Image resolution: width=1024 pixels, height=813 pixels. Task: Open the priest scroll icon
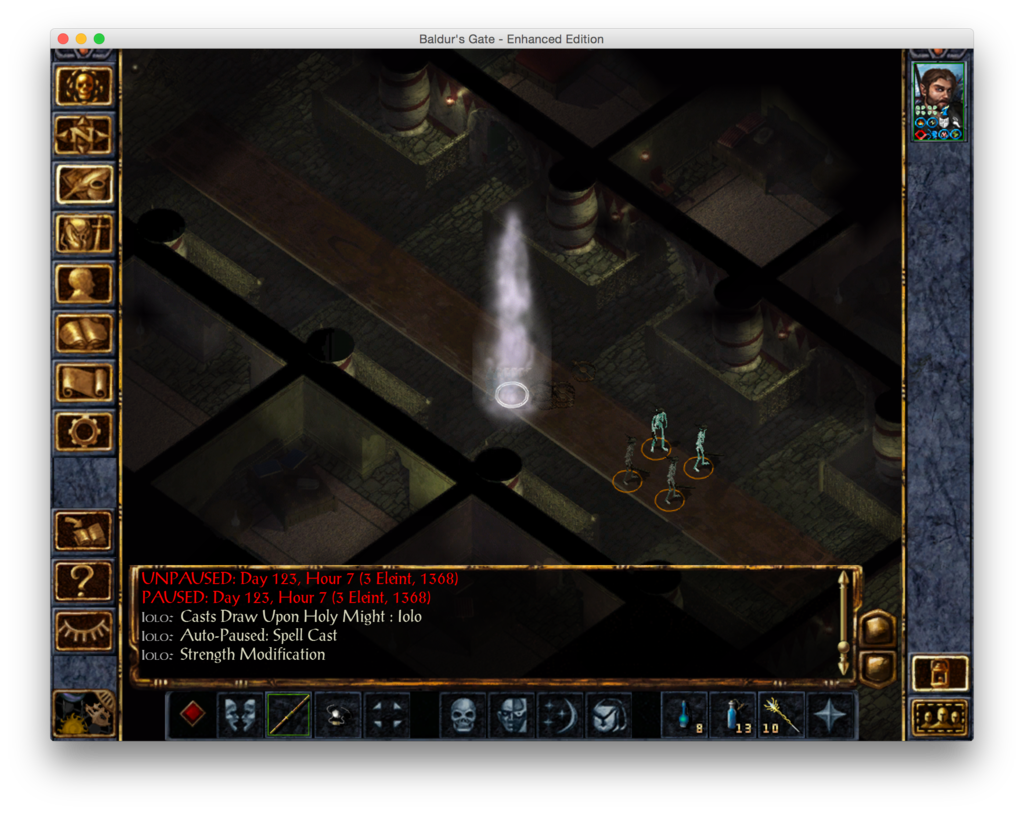[x=84, y=382]
